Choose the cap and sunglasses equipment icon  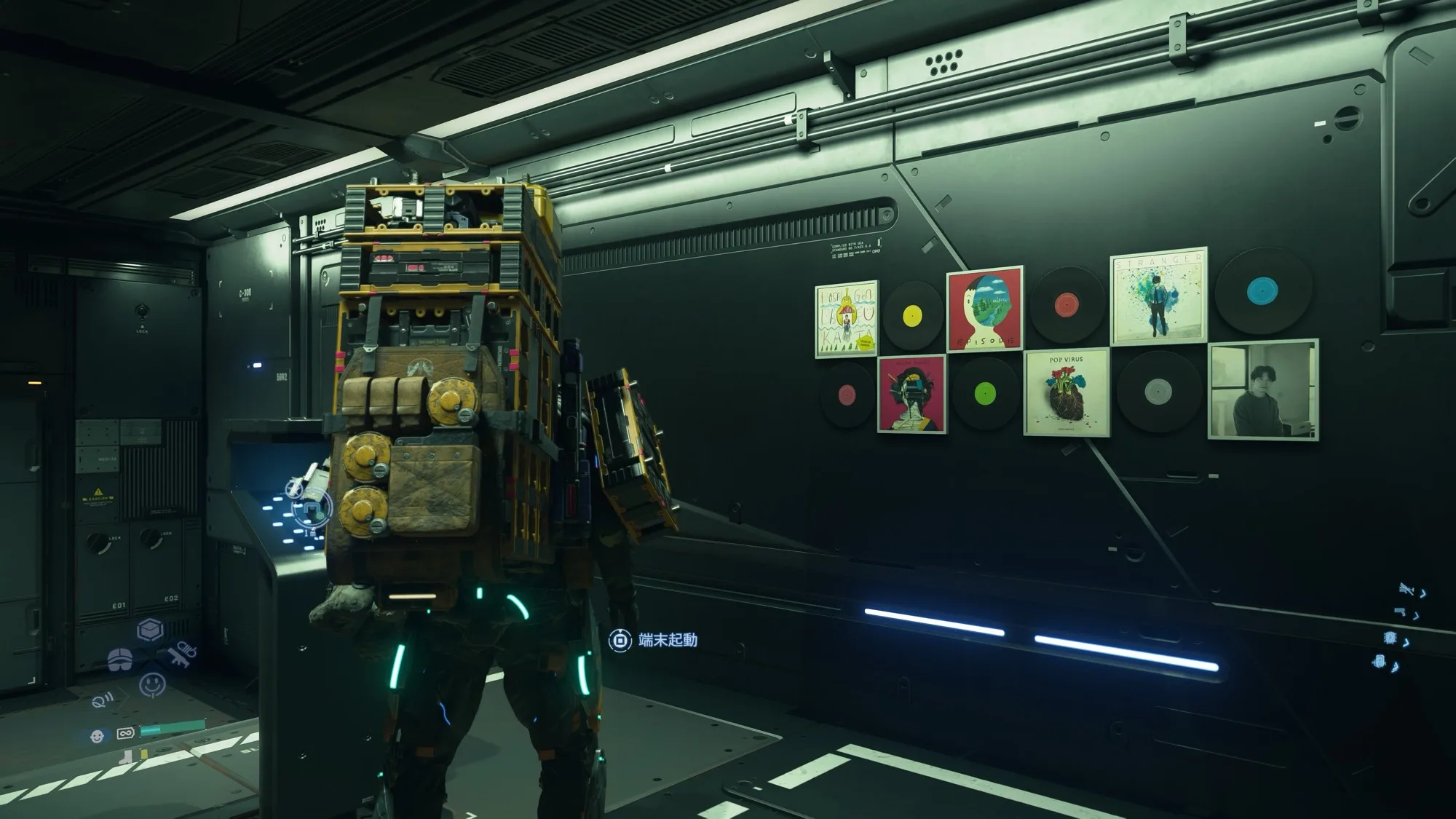(122, 660)
